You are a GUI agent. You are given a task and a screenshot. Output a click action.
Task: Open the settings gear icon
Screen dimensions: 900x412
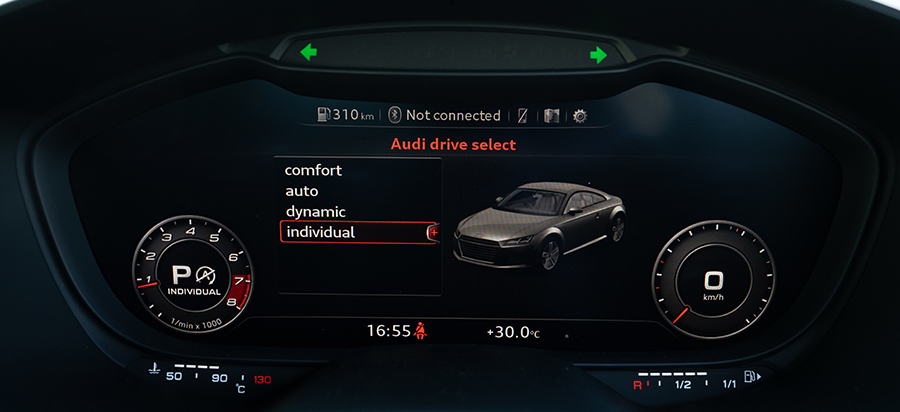click(x=580, y=116)
